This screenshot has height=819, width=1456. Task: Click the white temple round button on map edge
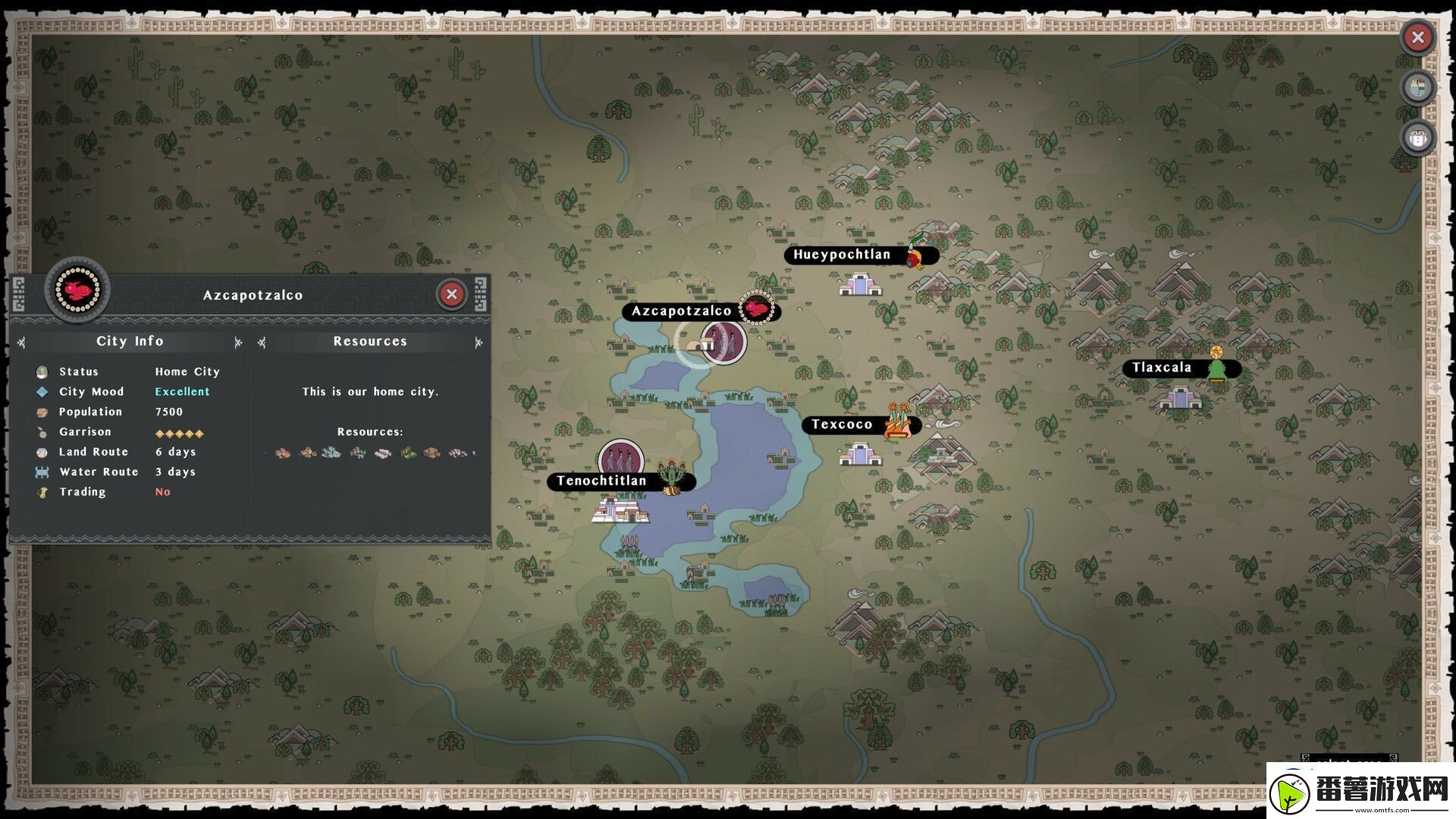point(1417,138)
